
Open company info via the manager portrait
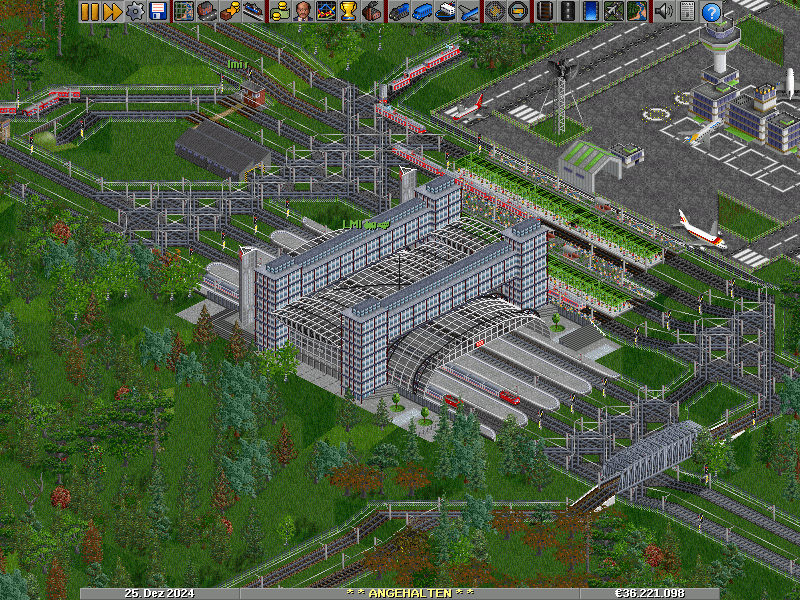click(303, 11)
